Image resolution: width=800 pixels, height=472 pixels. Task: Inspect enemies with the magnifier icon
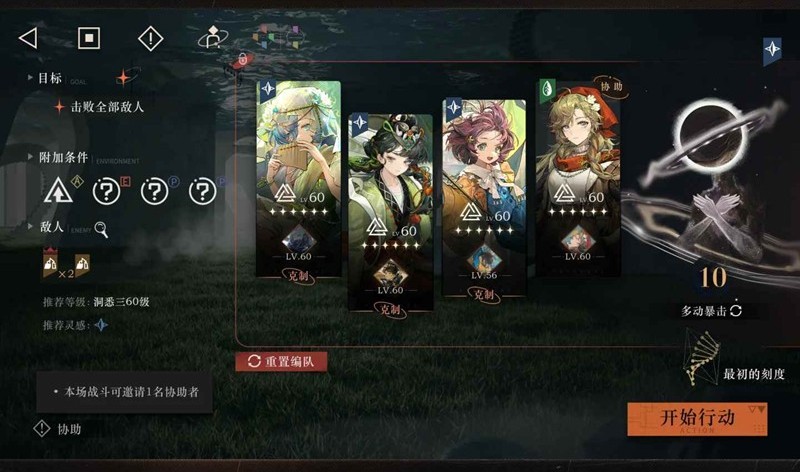[x=101, y=228]
